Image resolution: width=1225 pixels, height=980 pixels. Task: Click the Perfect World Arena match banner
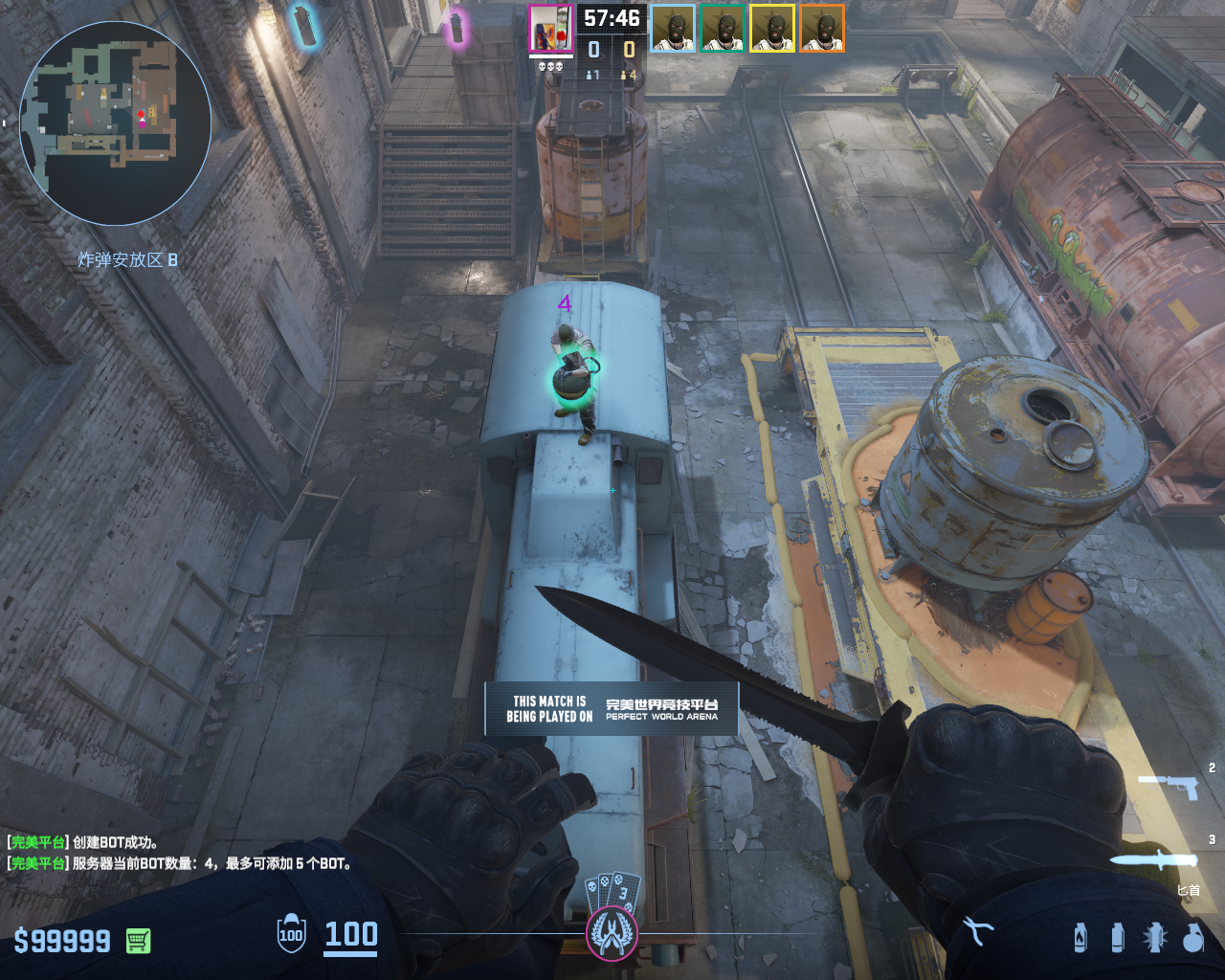[612, 709]
